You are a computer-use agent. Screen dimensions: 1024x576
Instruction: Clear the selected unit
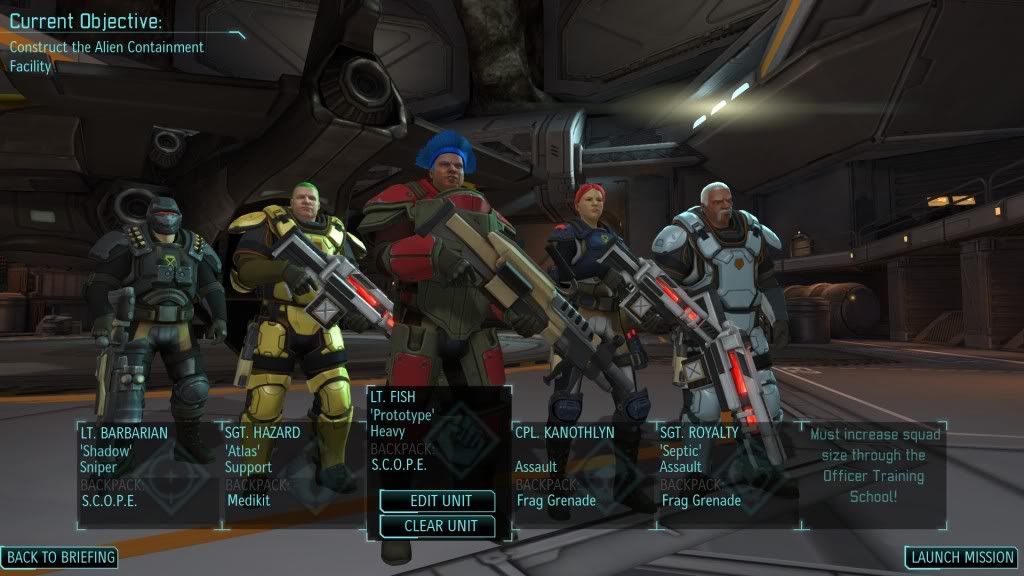pyautogui.click(x=437, y=526)
